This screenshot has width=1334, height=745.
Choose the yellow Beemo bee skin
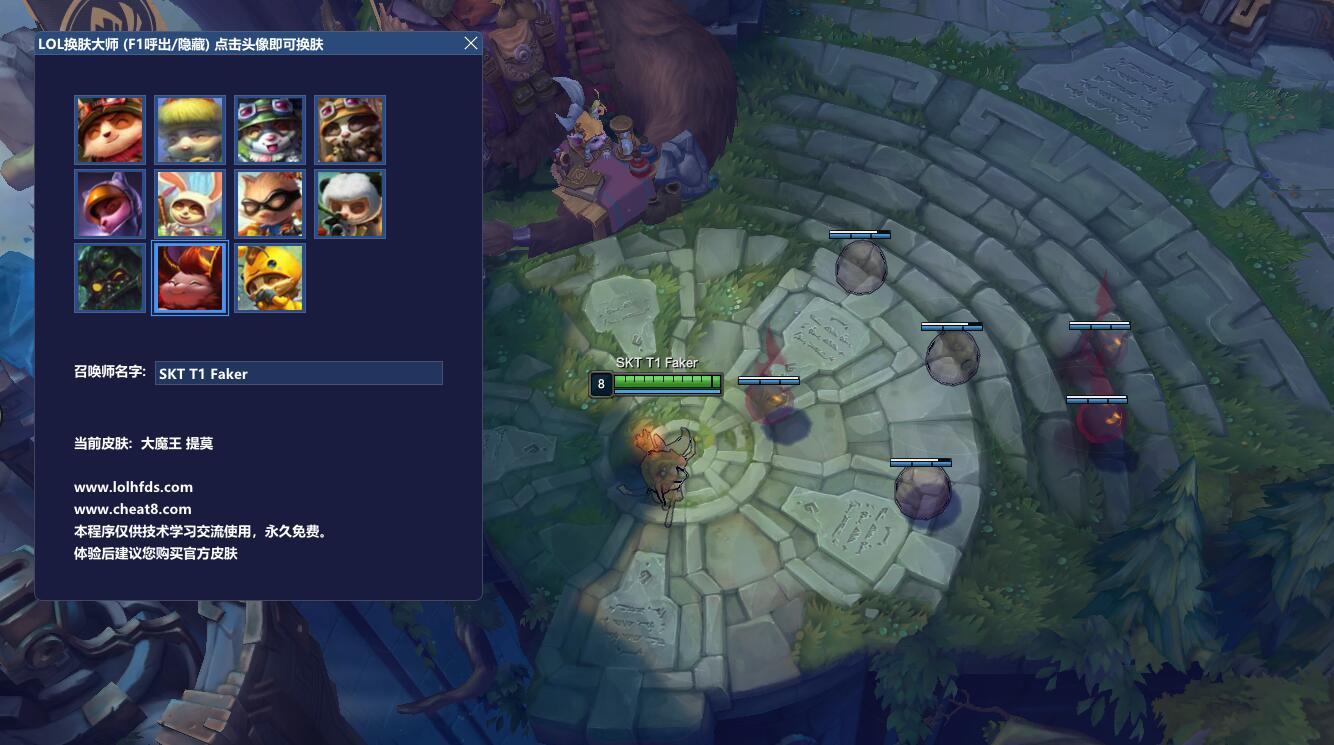(270, 278)
